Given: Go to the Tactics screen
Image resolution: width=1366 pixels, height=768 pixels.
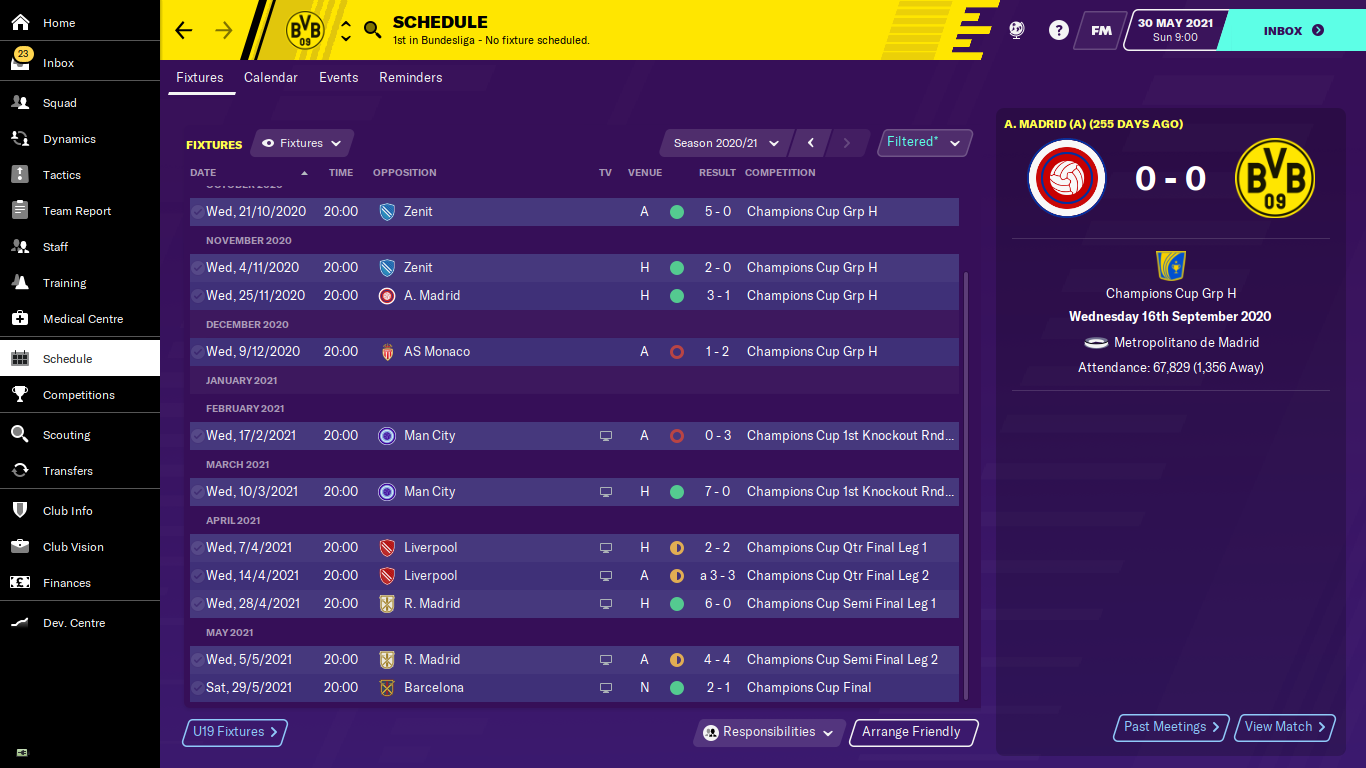Looking at the screenshot, I should (x=62, y=175).
